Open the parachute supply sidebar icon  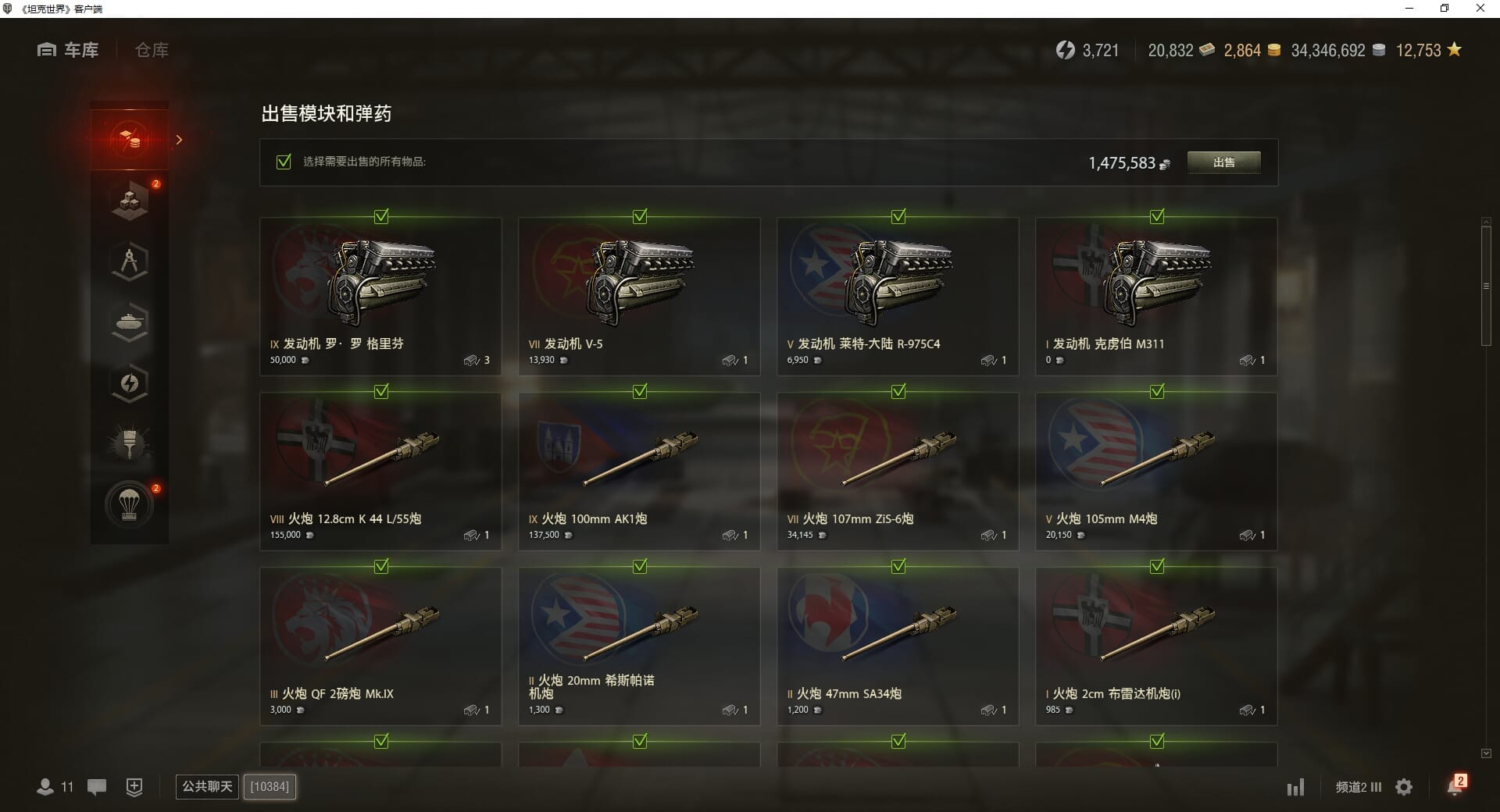[x=130, y=505]
